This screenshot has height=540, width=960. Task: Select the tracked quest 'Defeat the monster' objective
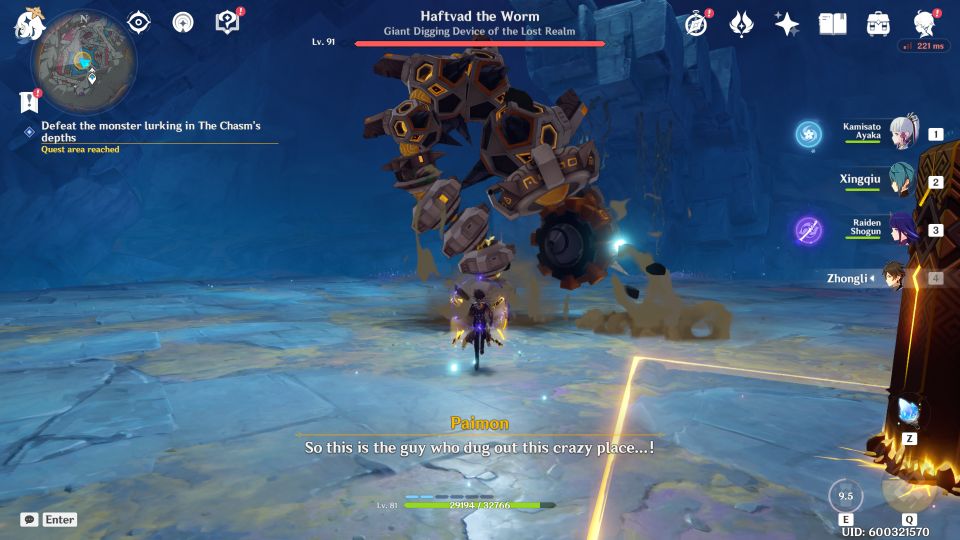150,132
